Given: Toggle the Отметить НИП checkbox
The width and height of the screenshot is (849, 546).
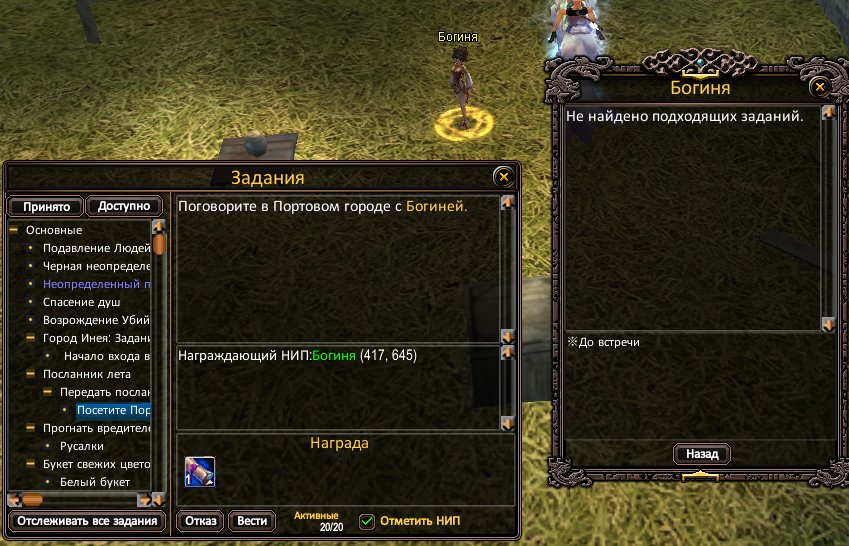Looking at the screenshot, I should click(x=367, y=521).
